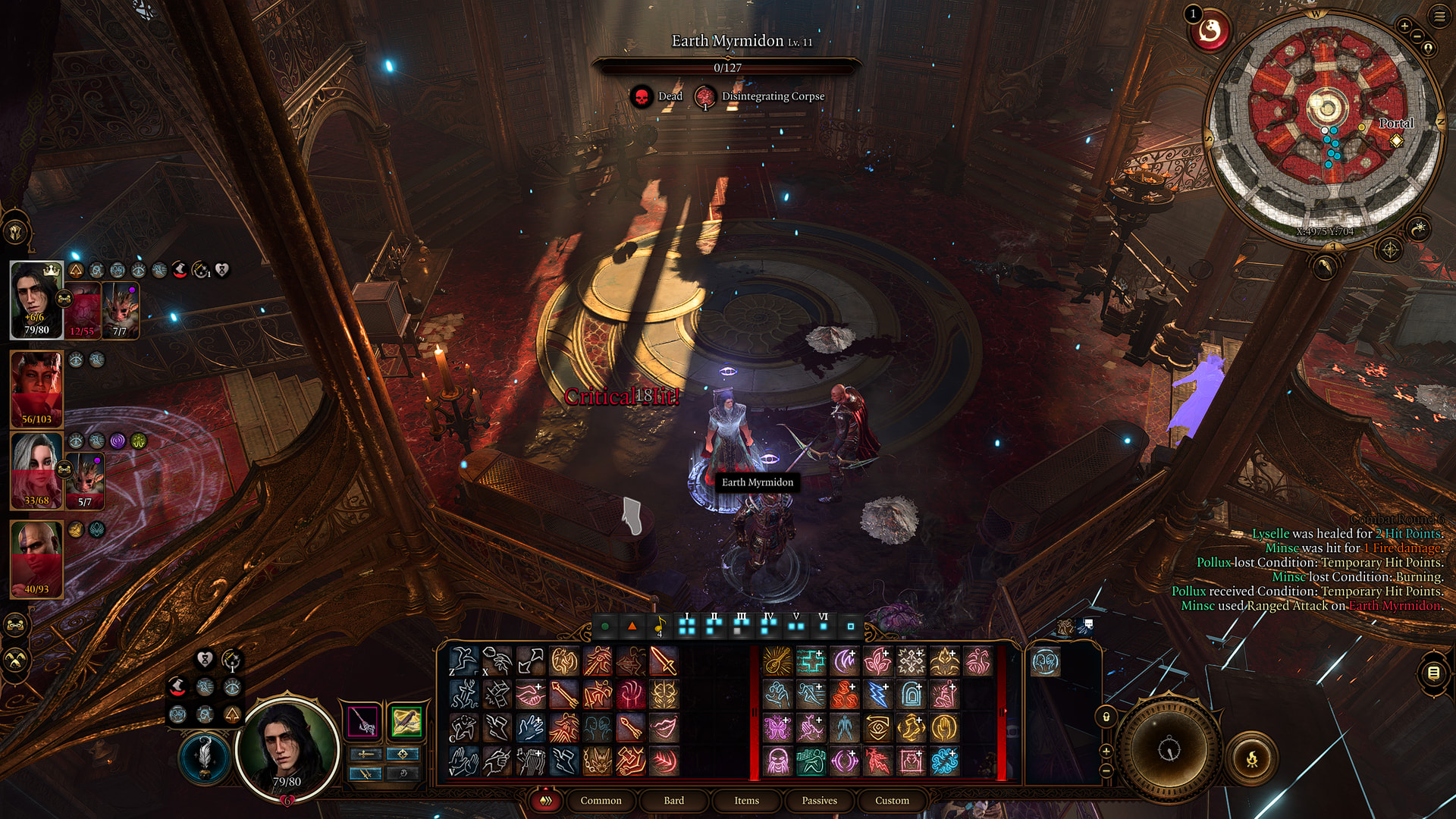
Task: Select the equipped crossbow ranged weapon slot
Action: click(x=406, y=721)
